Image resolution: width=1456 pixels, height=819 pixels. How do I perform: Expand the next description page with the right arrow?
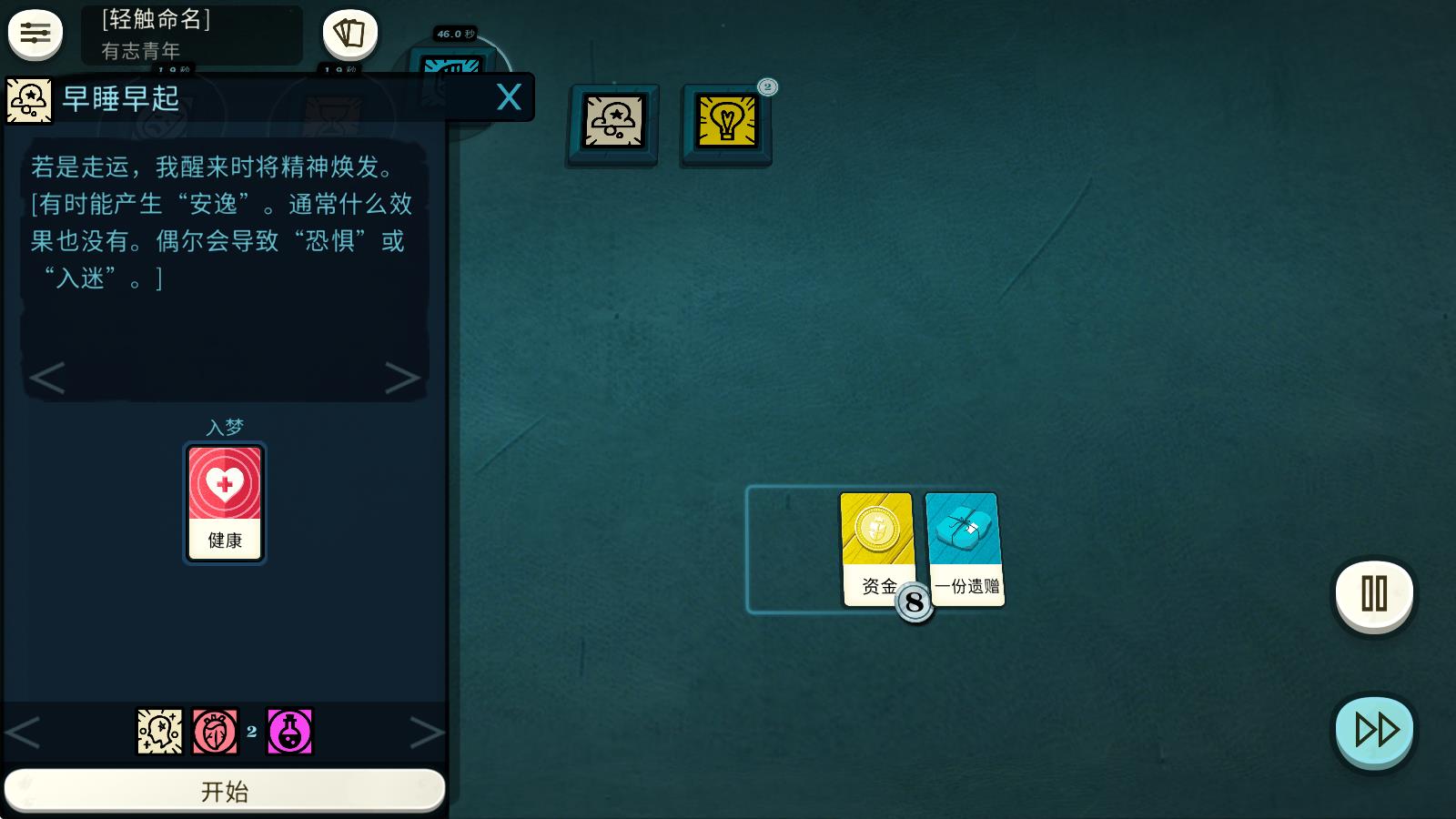point(403,379)
